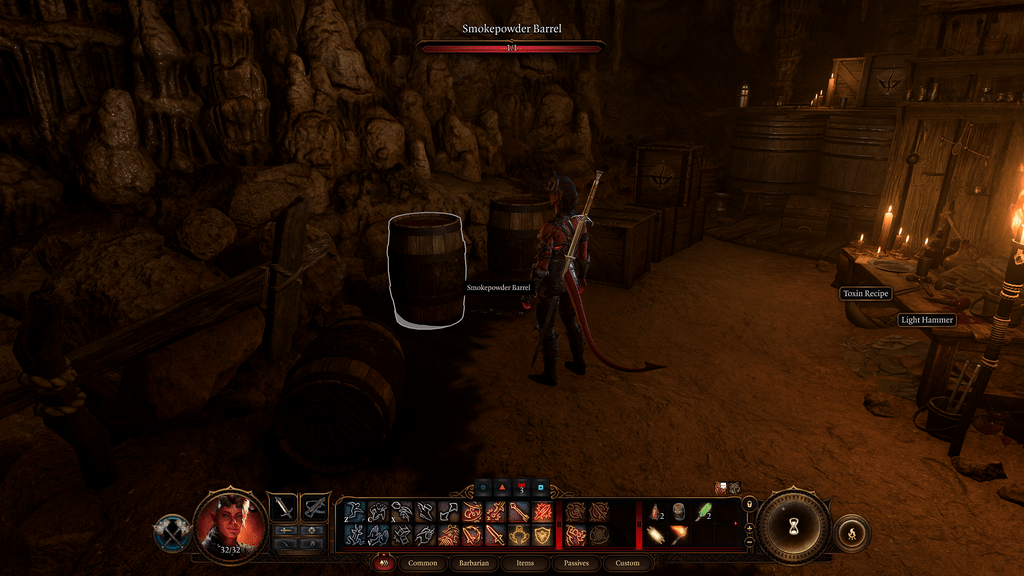Open the Barbarian hotbar tab

[x=474, y=563]
